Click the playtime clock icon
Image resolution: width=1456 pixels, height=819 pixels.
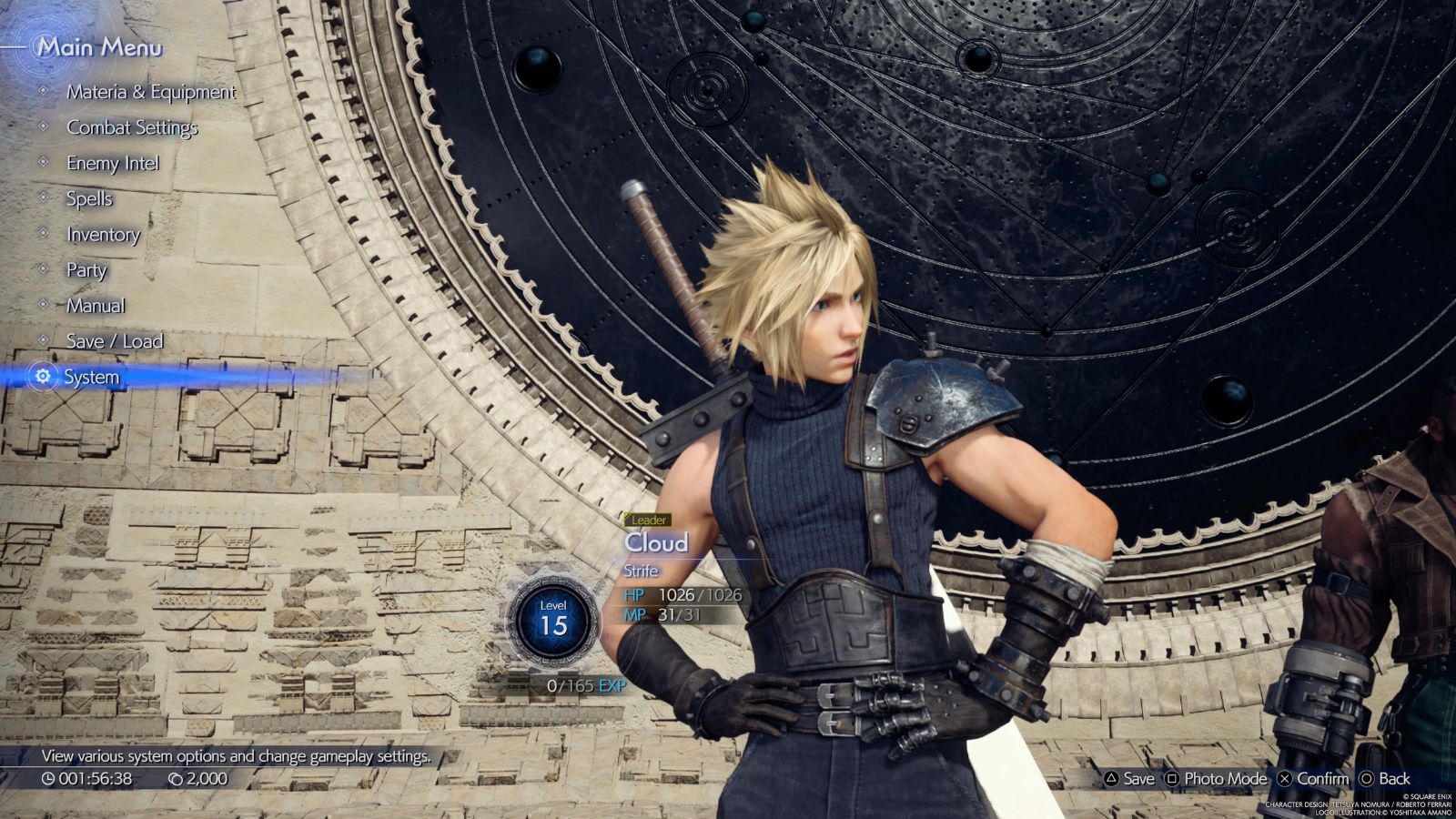pos(49,778)
